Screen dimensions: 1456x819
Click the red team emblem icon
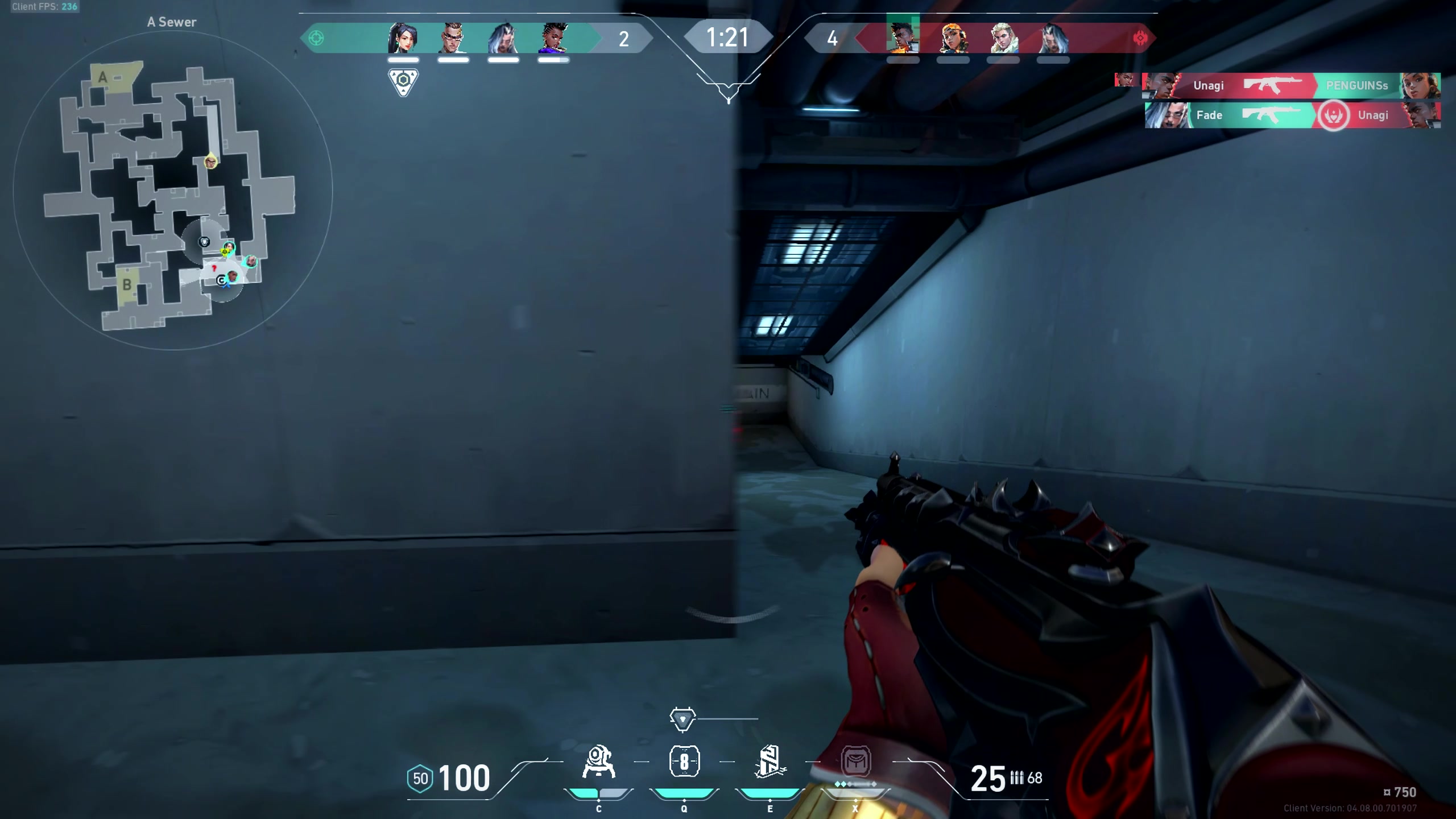click(x=1140, y=38)
